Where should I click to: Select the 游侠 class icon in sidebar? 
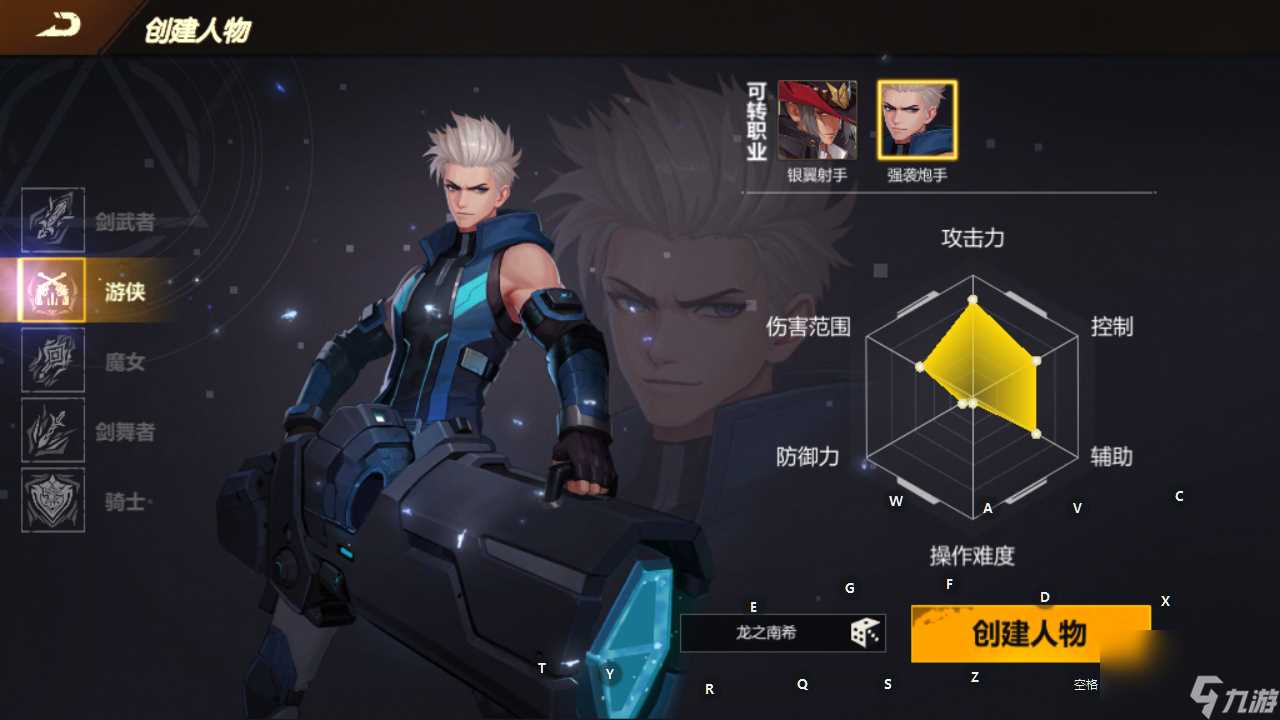[52, 290]
